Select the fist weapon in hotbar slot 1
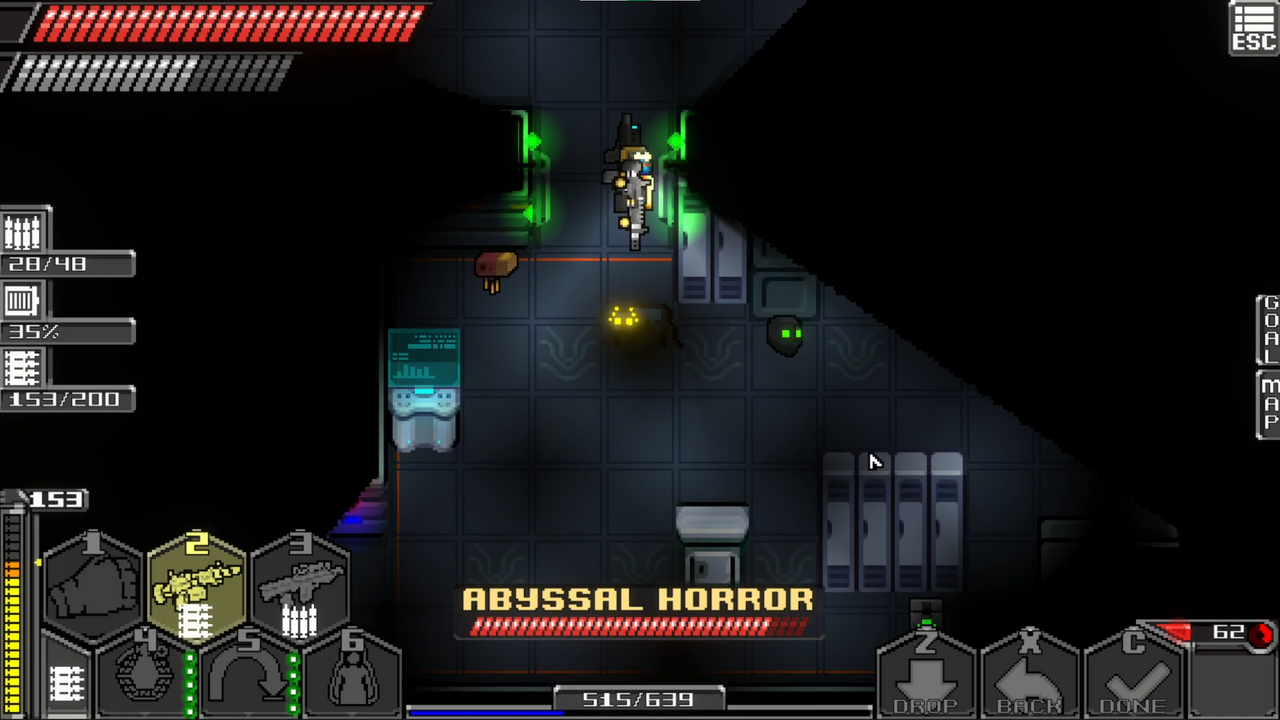 coord(95,580)
